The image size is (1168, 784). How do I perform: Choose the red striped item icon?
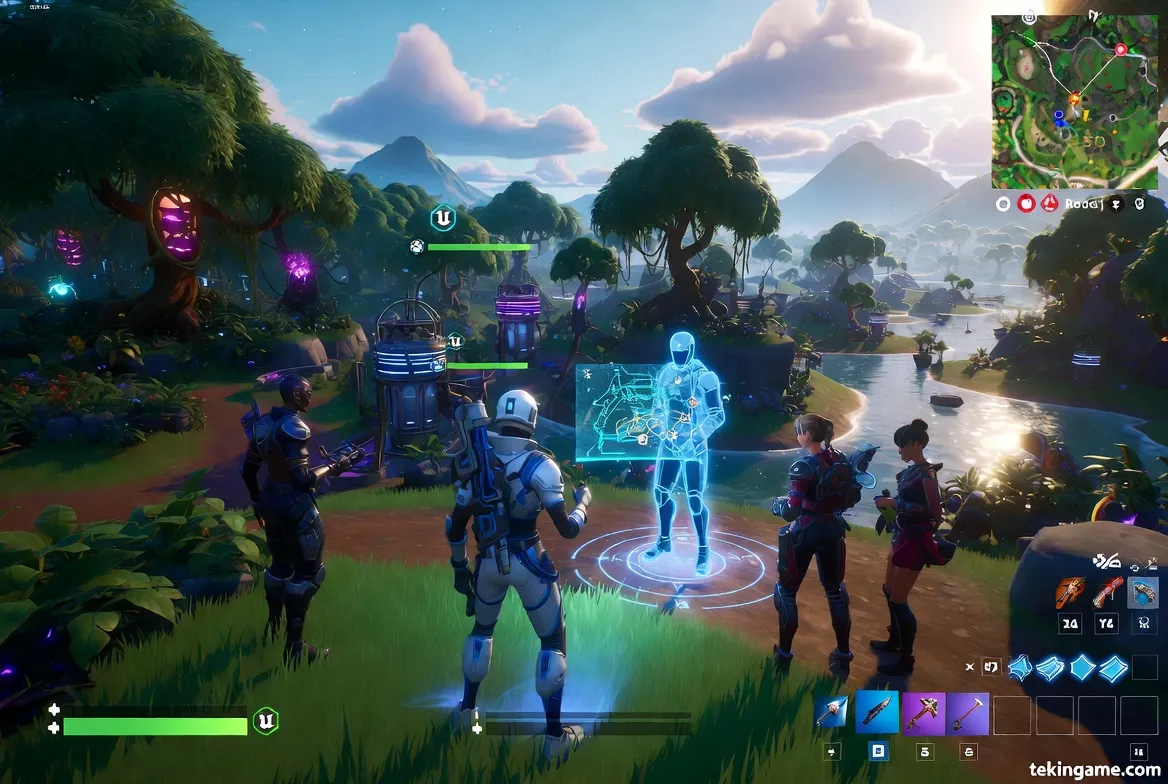coord(1106,593)
